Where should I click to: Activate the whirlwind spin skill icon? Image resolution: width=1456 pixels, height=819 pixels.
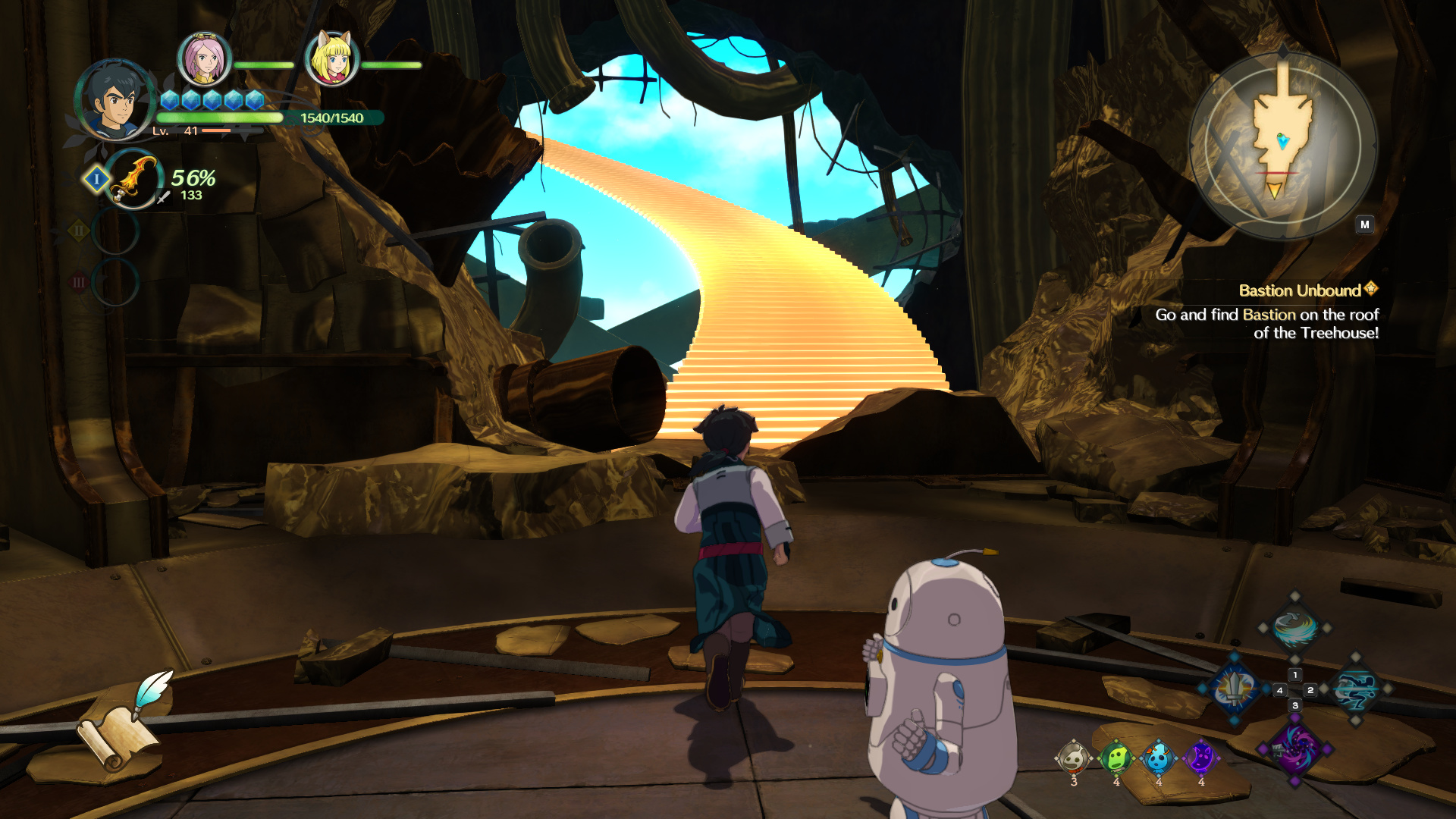click(1294, 628)
